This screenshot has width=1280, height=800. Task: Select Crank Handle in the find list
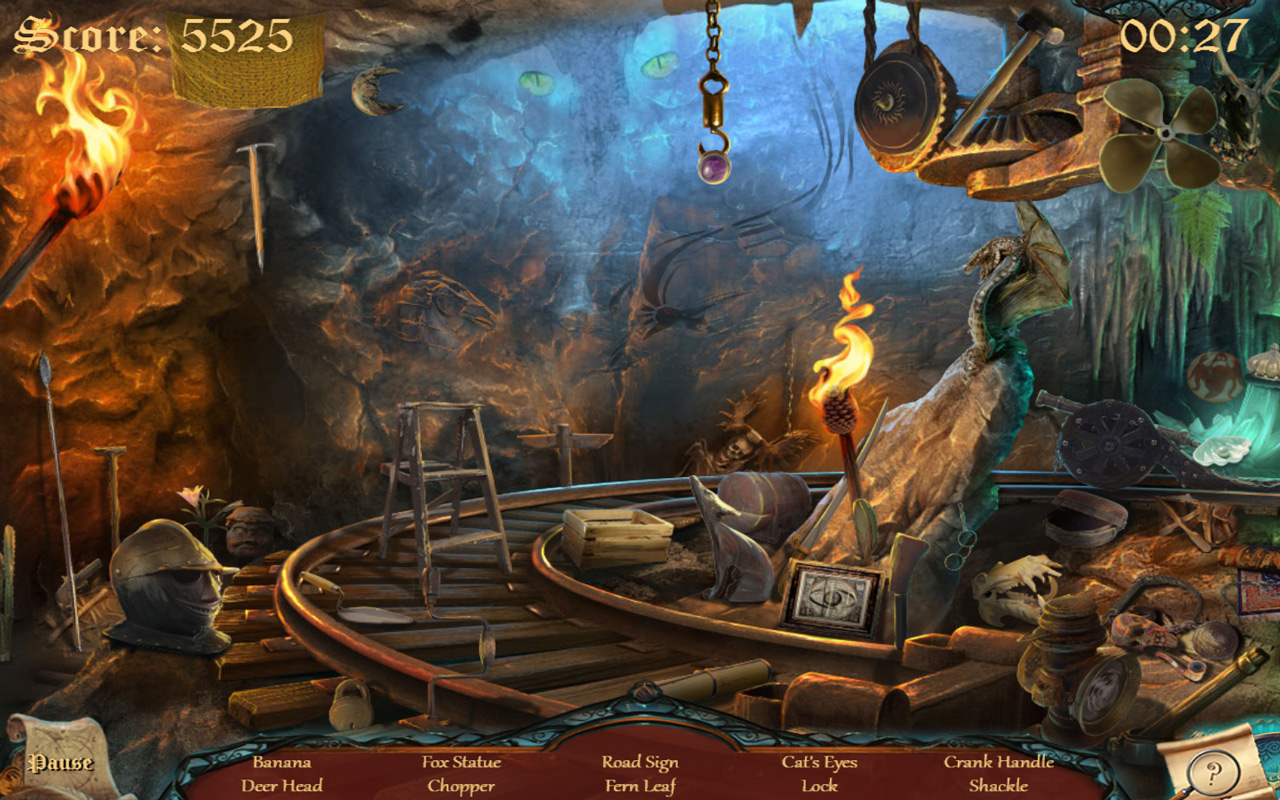pyautogui.click(x=998, y=762)
